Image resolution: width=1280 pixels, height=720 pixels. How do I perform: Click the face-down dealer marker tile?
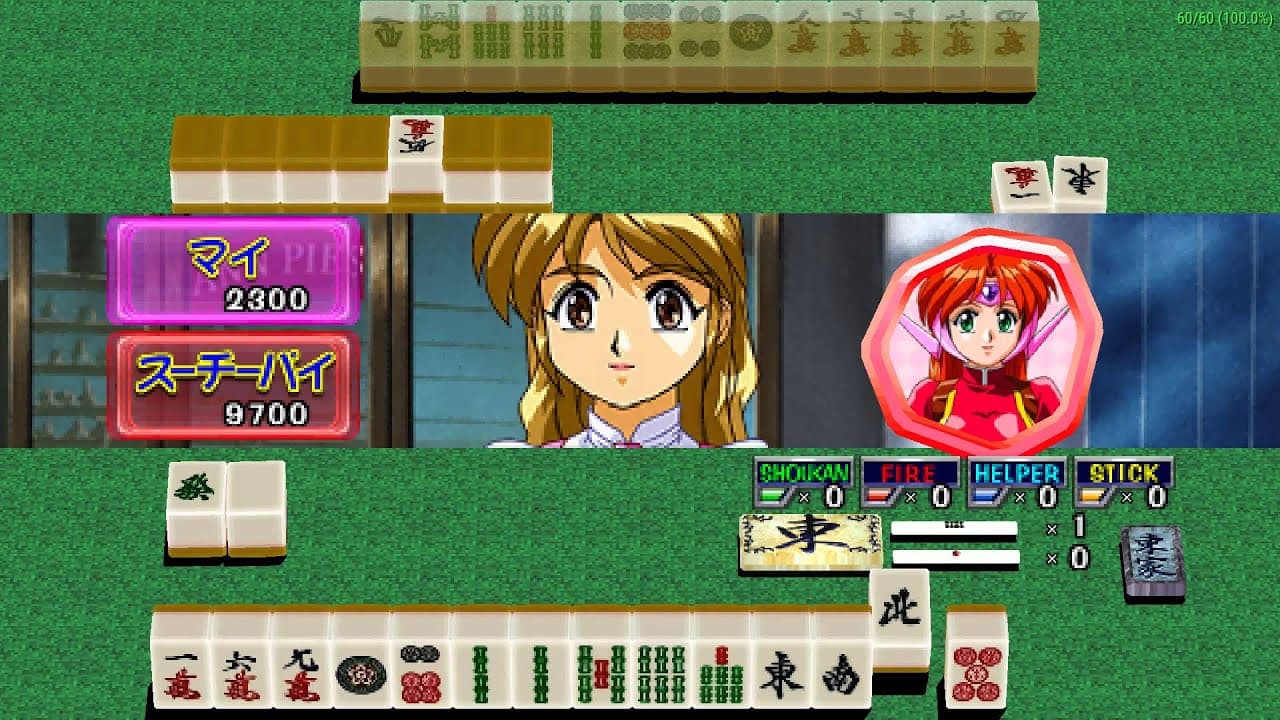(x=1150, y=548)
